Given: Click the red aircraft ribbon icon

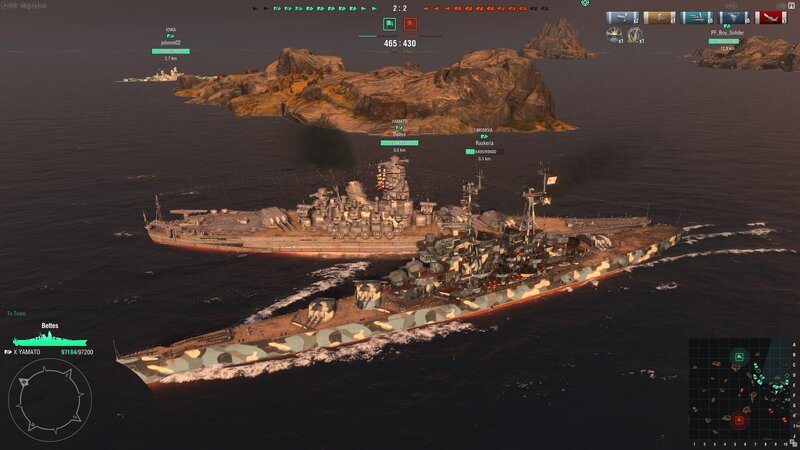Looking at the screenshot, I should (x=770, y=17).
